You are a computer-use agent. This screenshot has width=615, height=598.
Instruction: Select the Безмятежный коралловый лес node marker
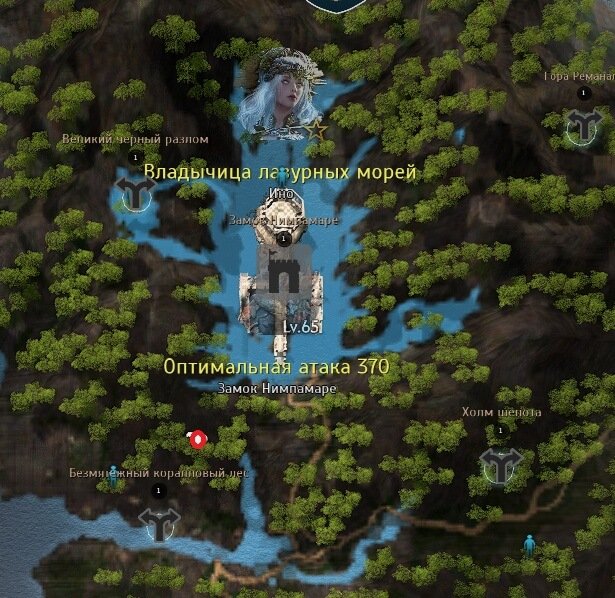coord(158,522)
